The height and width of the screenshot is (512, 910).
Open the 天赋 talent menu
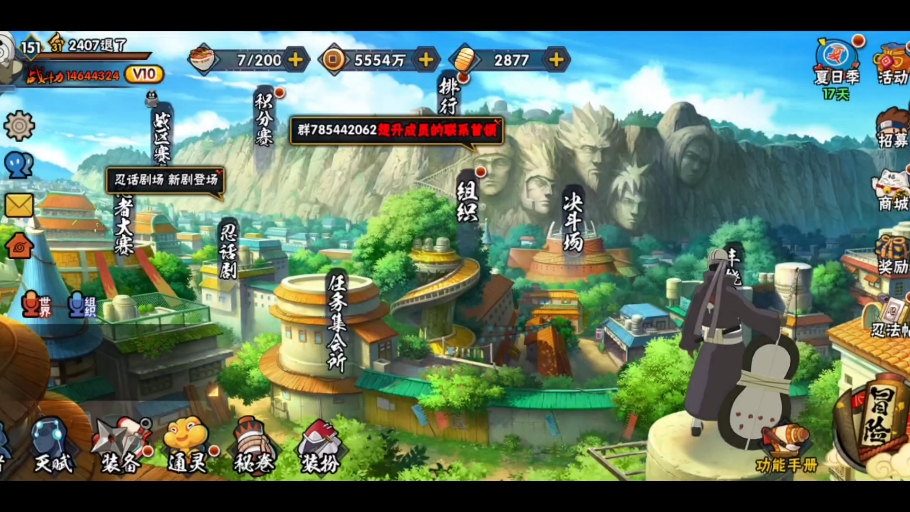53,445
